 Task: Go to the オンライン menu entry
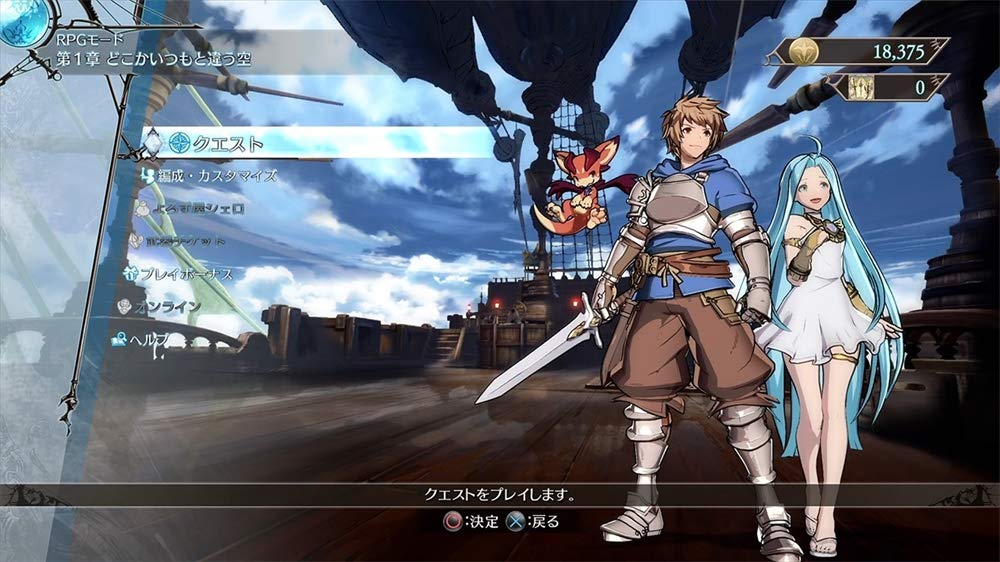pyautogui.click(x=165, y=306)
